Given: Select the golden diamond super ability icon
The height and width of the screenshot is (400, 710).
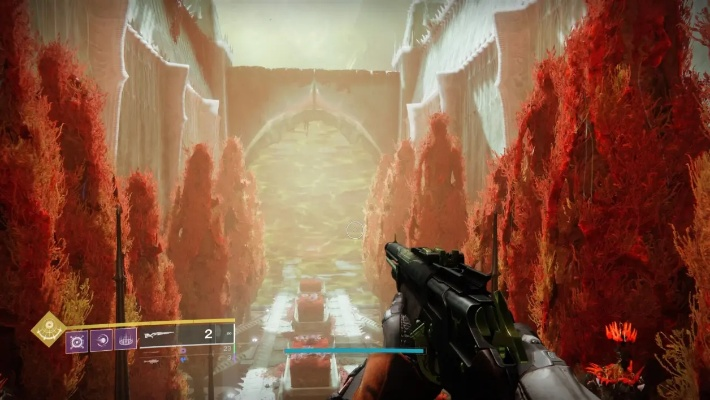Looking at the screenshot, I should coord(47,329).
